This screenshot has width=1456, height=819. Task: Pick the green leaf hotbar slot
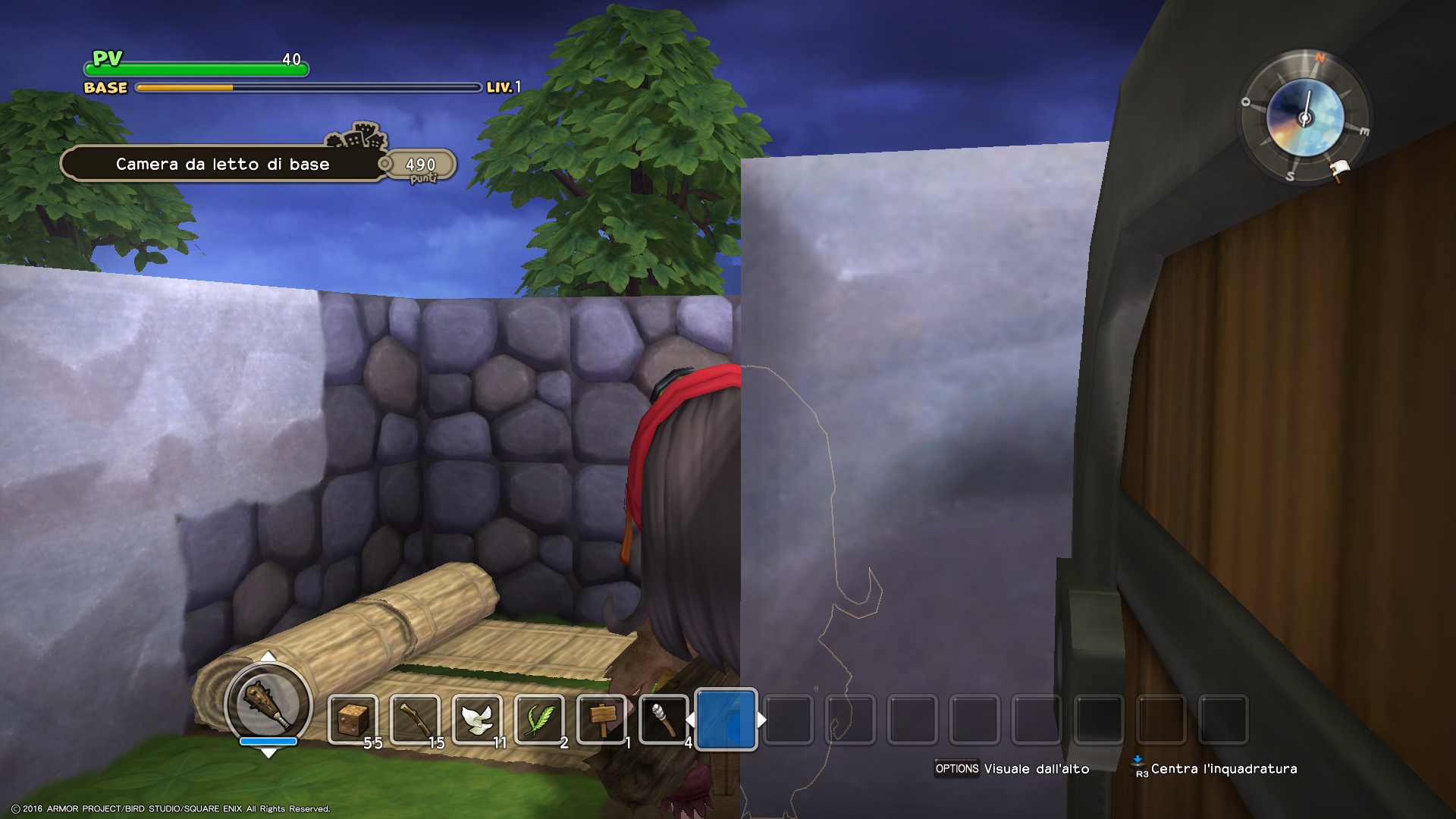pyautogui.click(x=539, y=719)
